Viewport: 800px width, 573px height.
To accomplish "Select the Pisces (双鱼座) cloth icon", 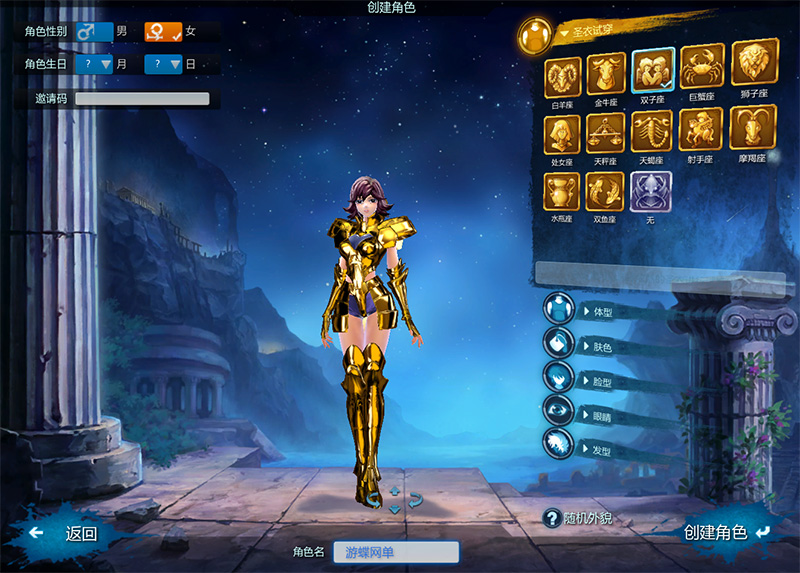I will coord(606,191).
